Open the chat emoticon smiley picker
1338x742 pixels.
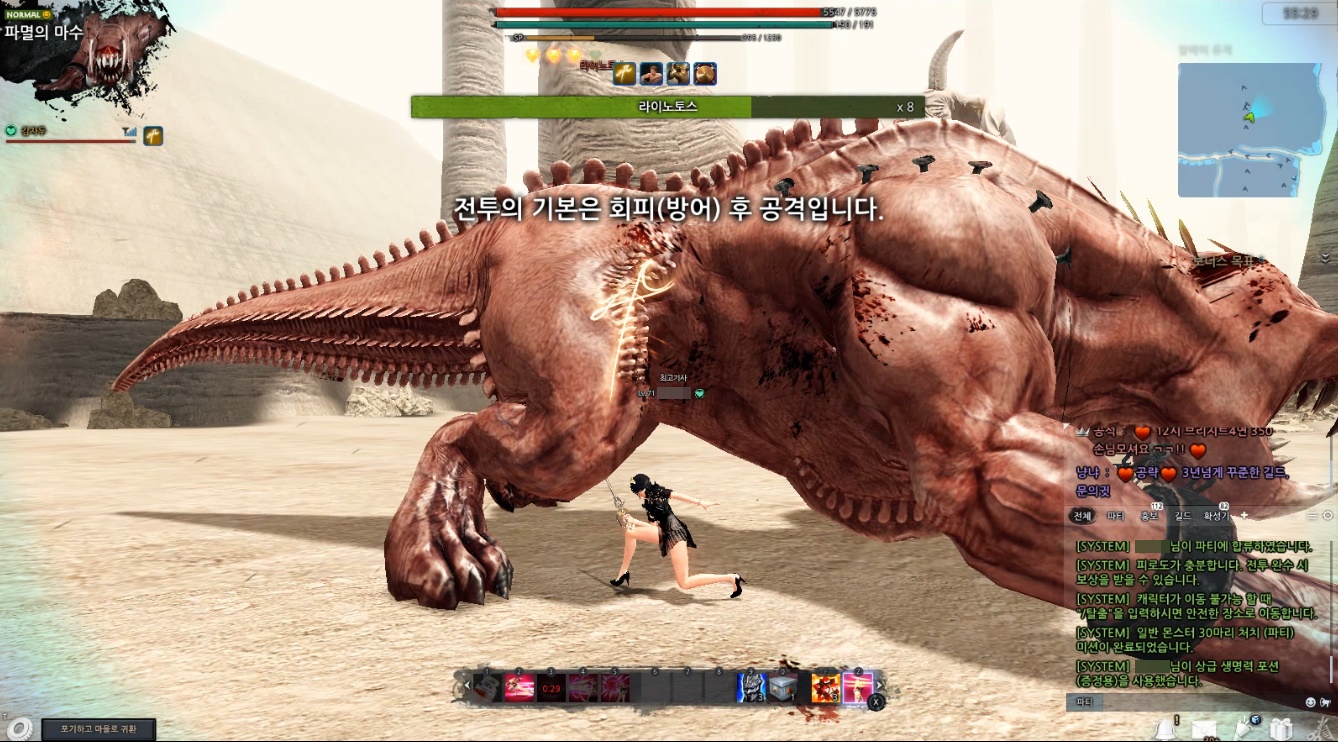coord(1311,702)
